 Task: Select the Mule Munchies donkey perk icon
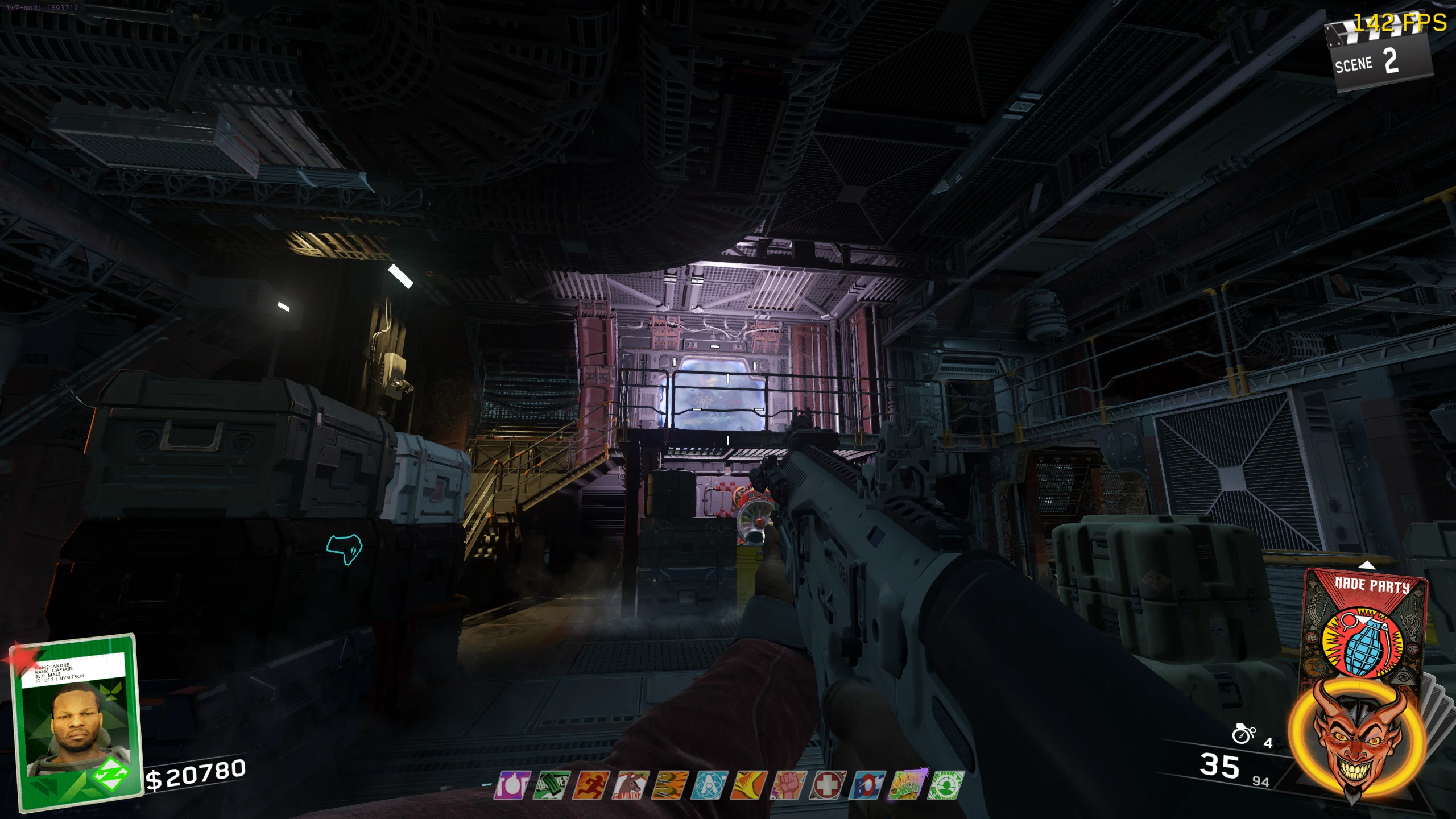click(x=630, y=785)
